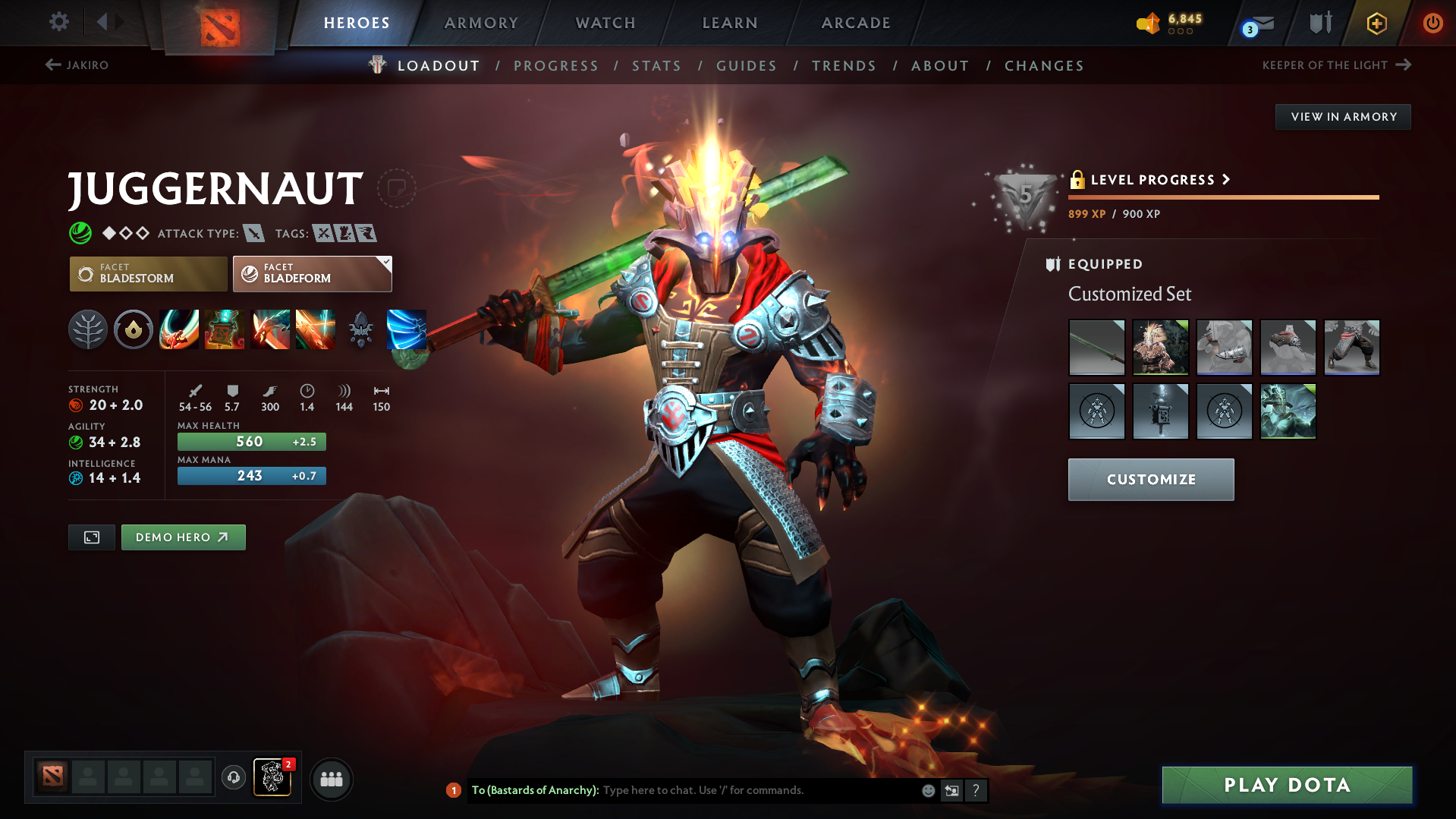This screenshot has height=819, width=1456.
Task: Click the green sword item thumbnail
Action: (1096, 347)
